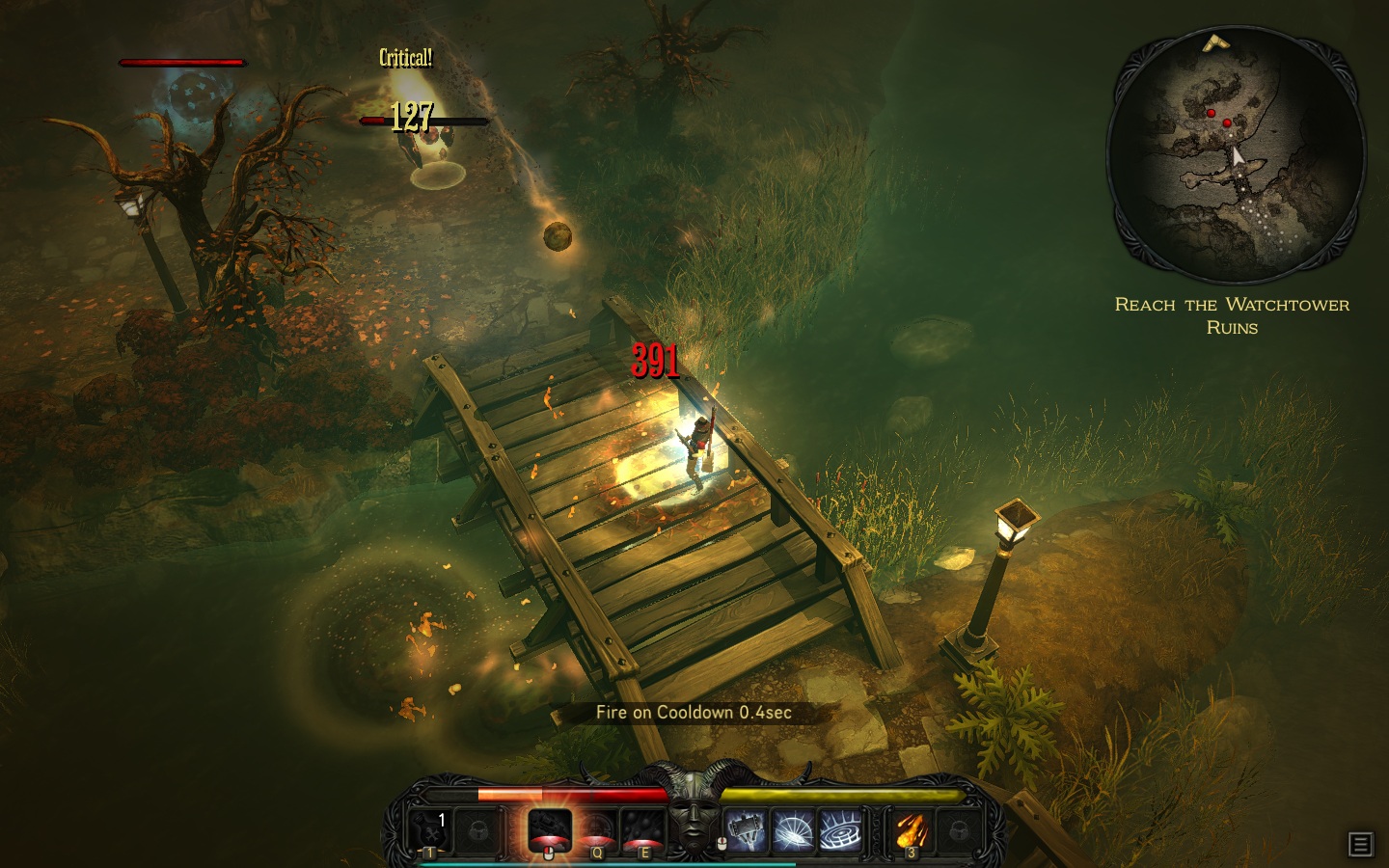Select the blue hammer ability icon
This screenshot has width=1389, height=868.
pyautogui.click(x=747, y=831)
